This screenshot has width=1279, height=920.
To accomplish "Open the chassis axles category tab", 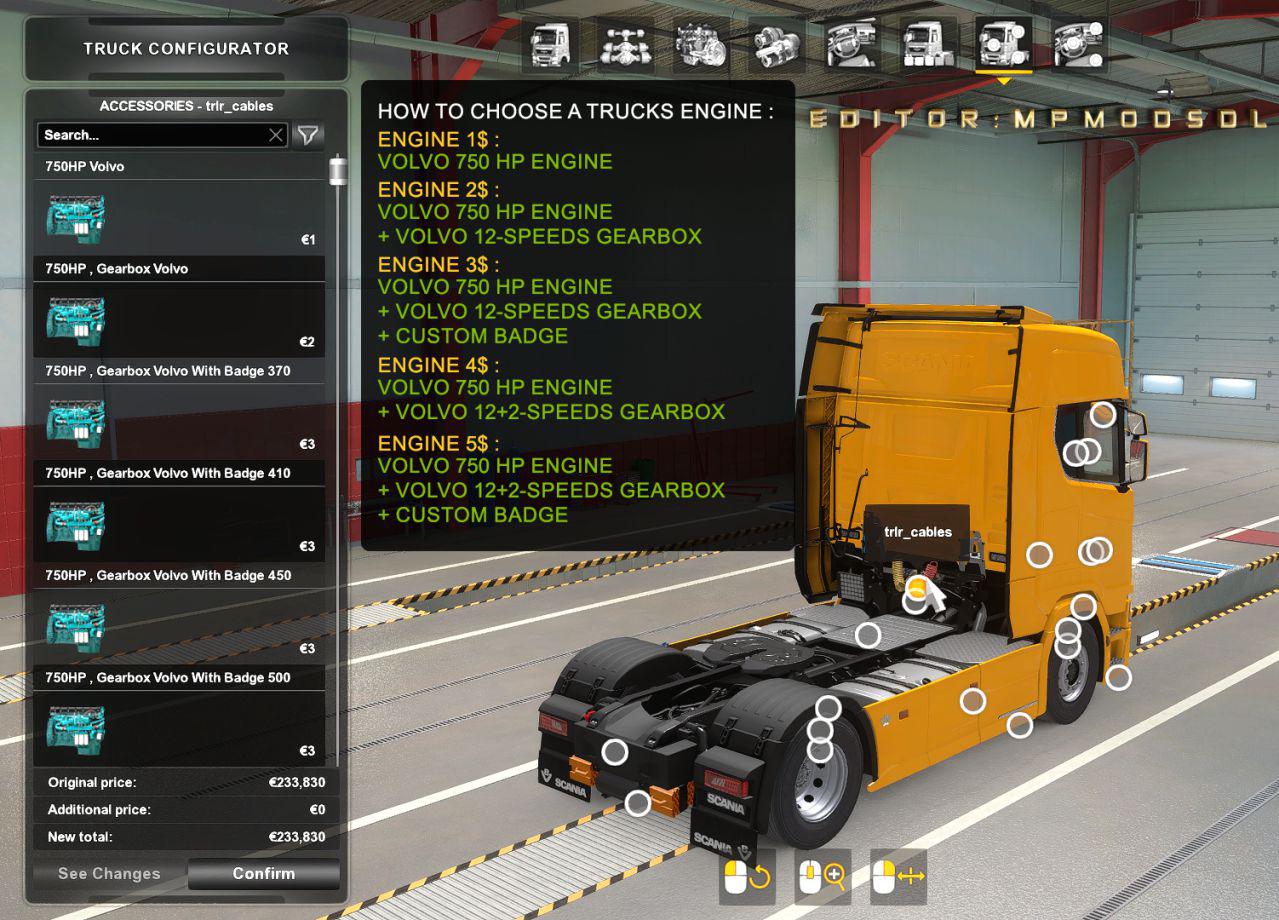I will coord(625,45).
